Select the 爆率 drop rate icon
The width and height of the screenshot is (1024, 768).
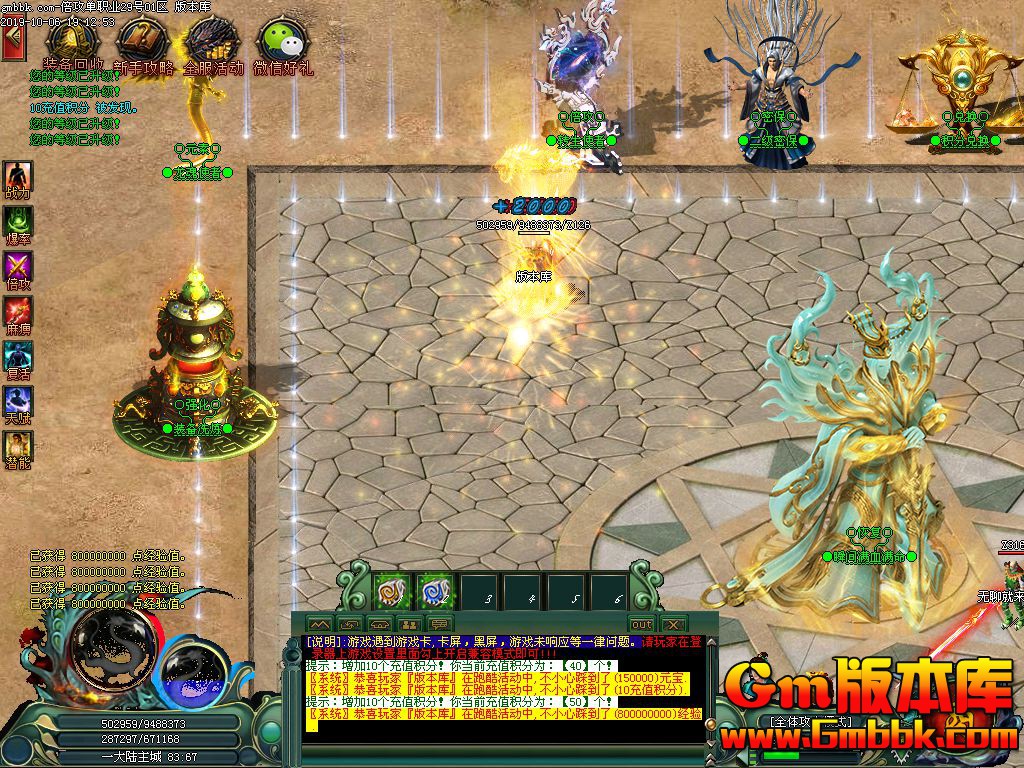[18, 223]
